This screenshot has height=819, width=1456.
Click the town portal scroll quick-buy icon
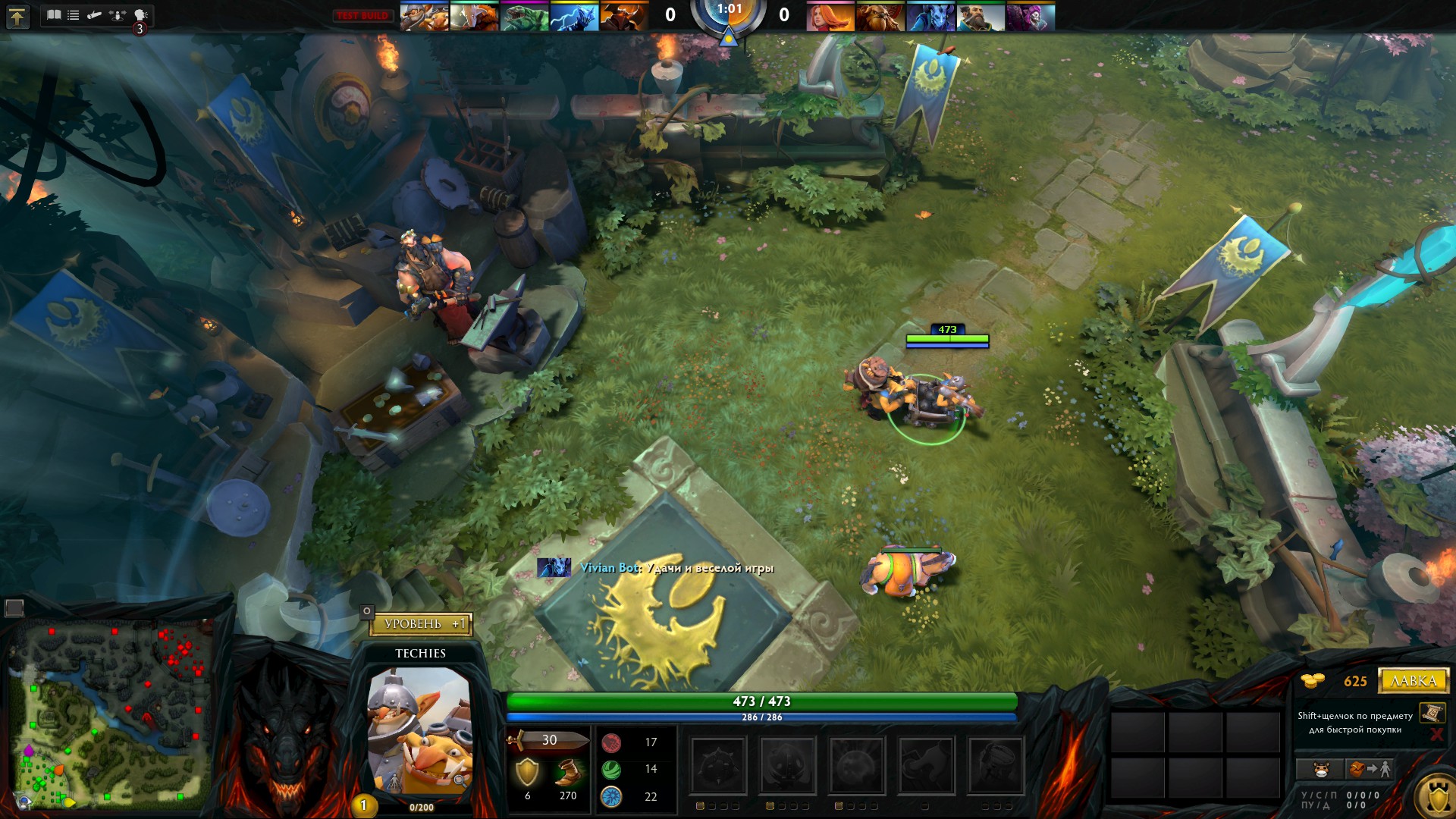pyautogui.click(x=1432, y=713)
